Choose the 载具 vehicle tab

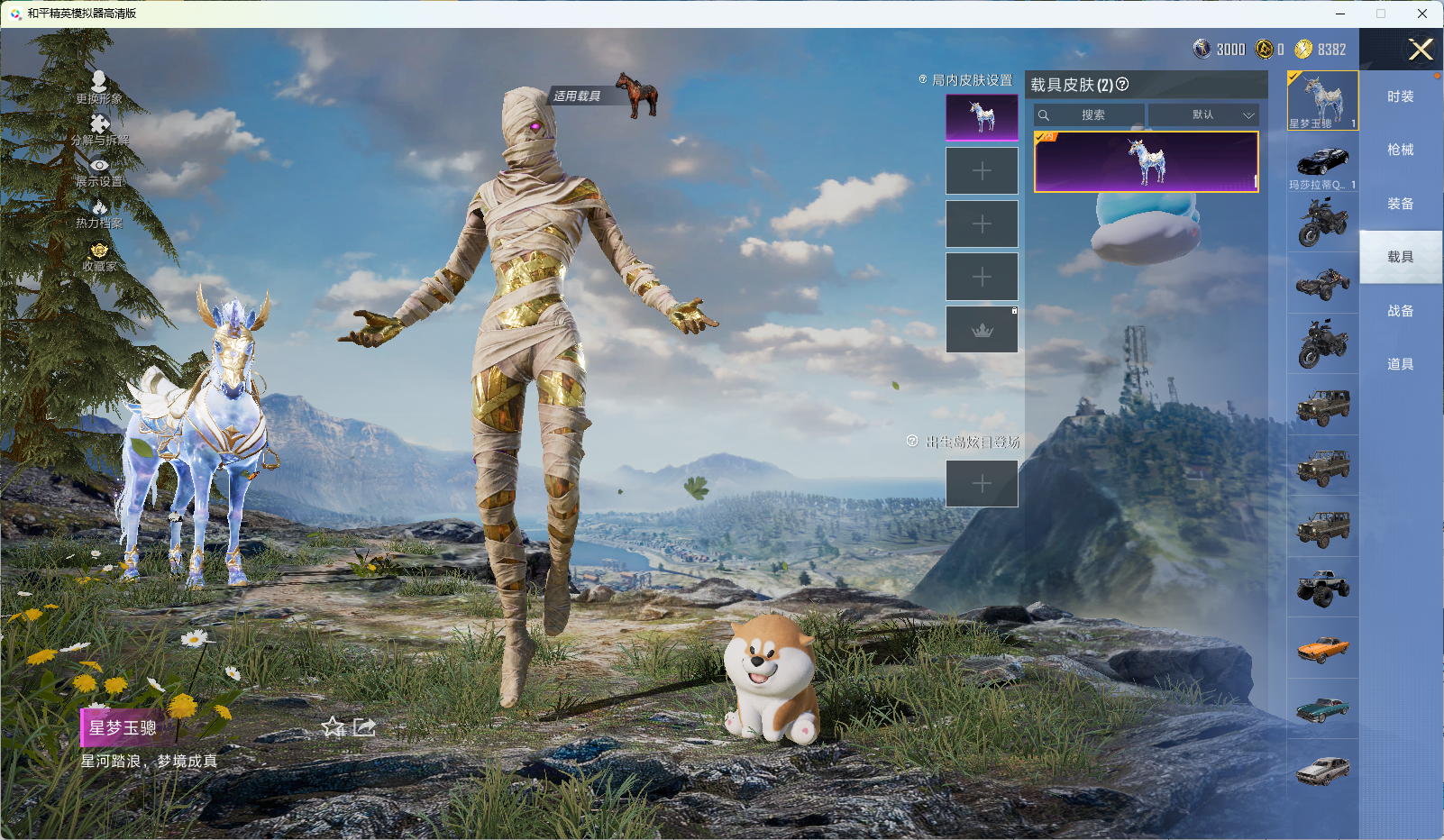click(1400, 257)
